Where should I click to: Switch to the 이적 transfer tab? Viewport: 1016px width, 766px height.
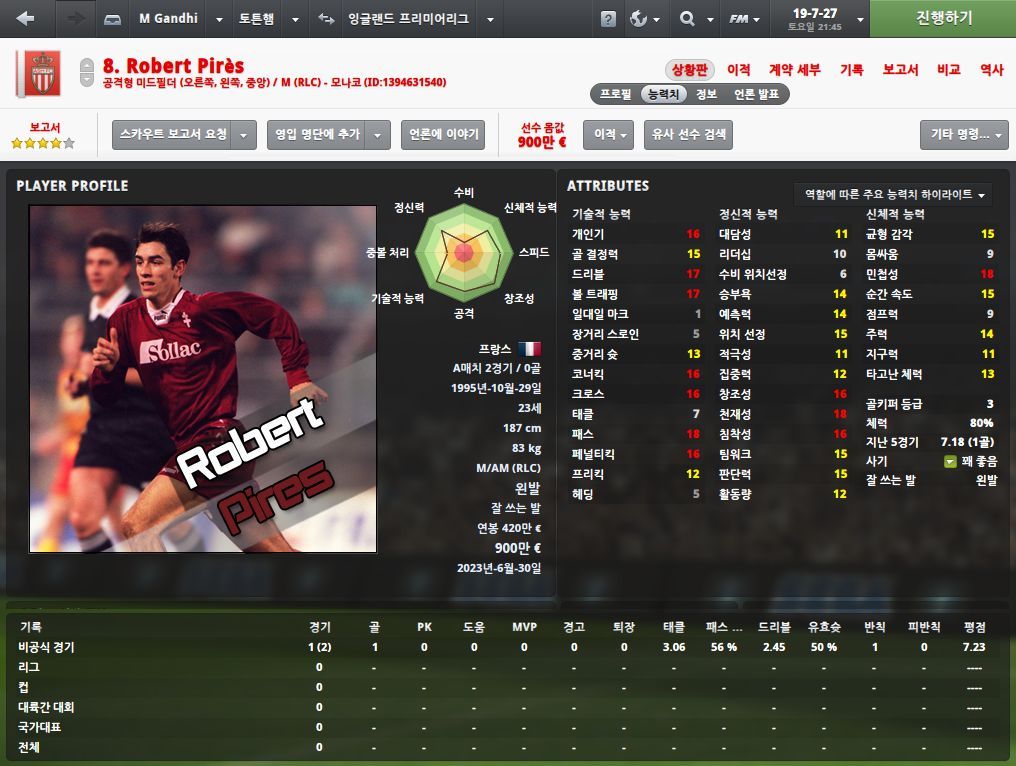[x=739, y=70]
